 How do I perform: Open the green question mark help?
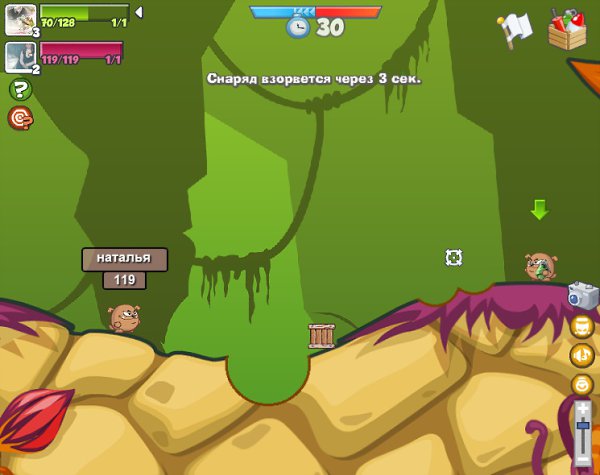pyautogui.click(x=20, y=90)
